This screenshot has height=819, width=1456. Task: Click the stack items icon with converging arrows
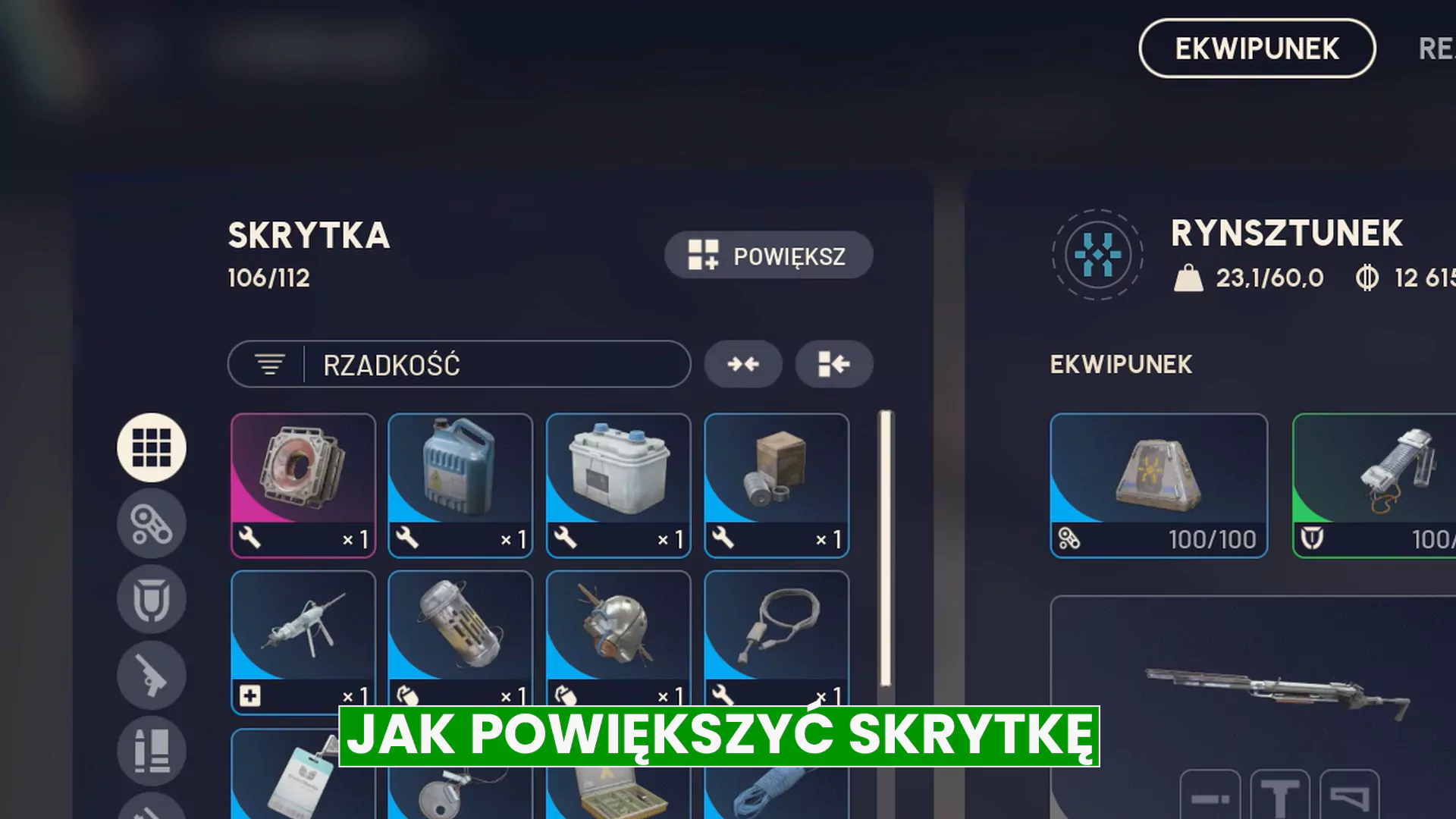(x=743, y=364)
